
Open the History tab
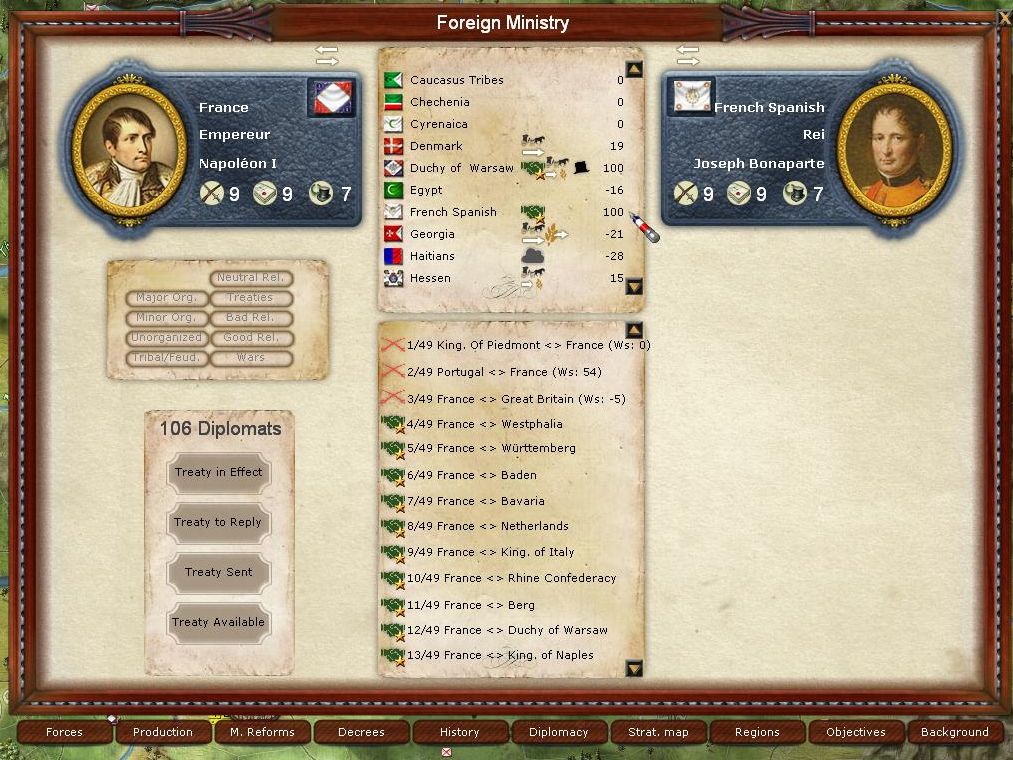pyautogui.click(x=460, y=732)
